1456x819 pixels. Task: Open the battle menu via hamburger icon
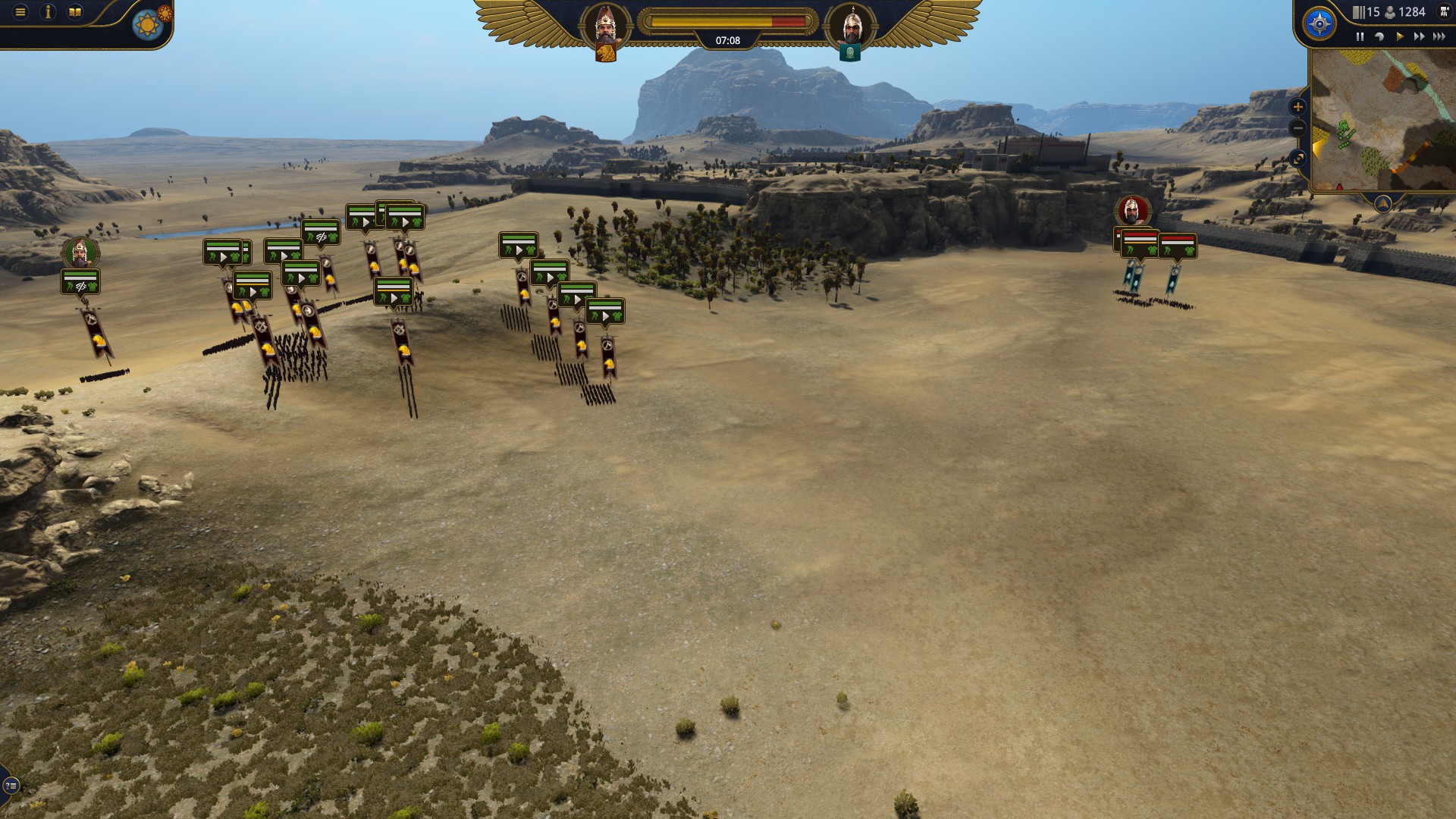coord(19,11)
